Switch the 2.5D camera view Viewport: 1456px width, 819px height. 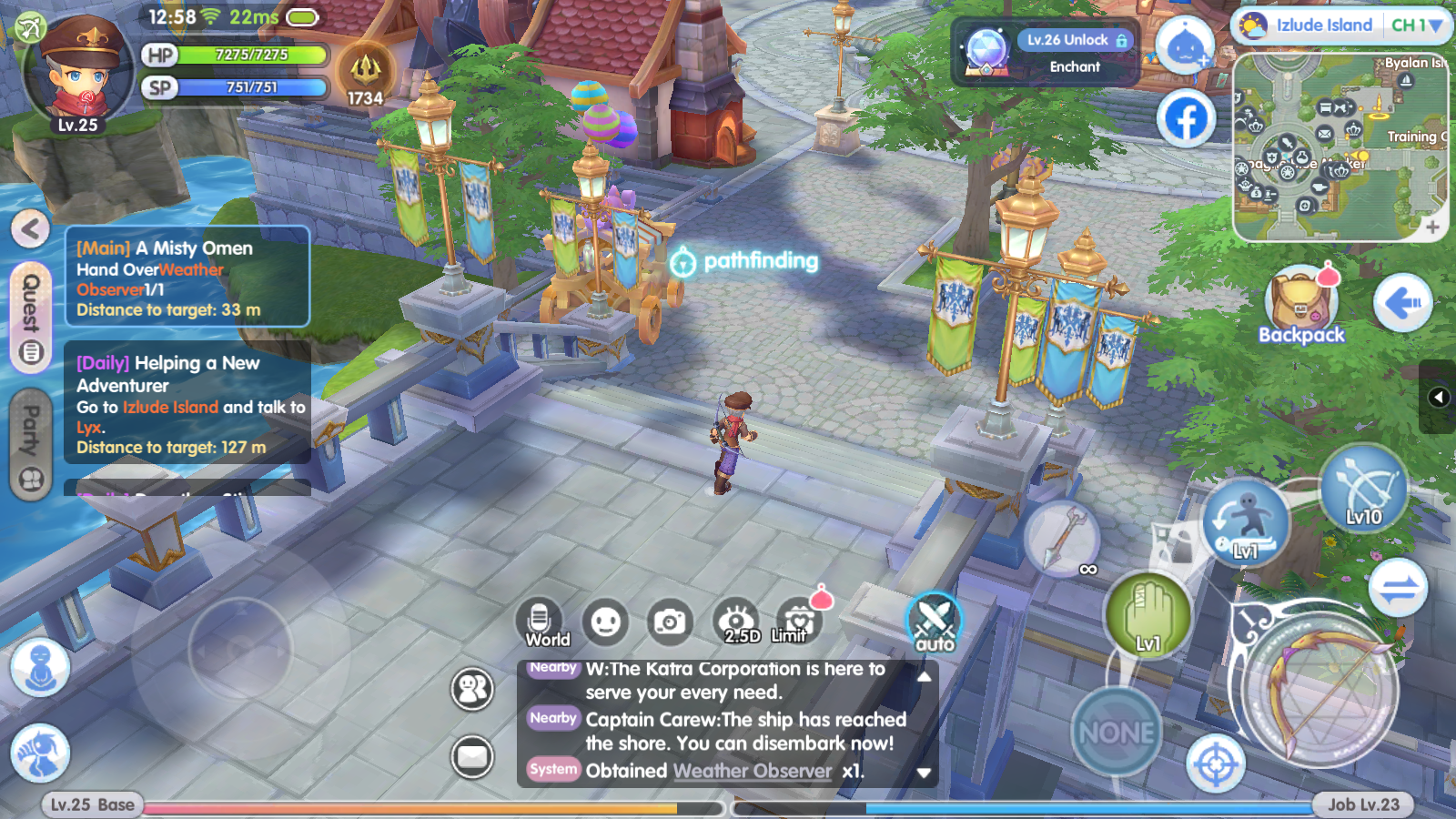pos(737,622)
